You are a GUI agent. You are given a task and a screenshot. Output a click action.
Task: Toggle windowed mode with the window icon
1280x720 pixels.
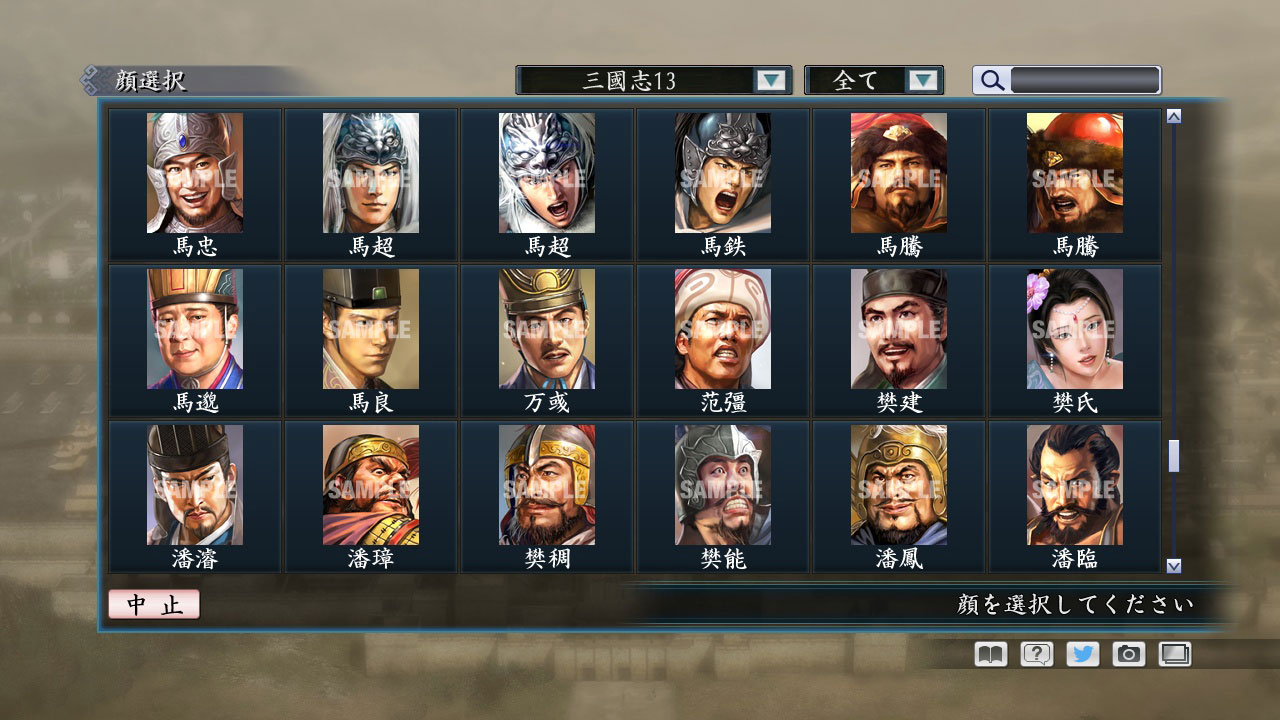click(1173, 654)
